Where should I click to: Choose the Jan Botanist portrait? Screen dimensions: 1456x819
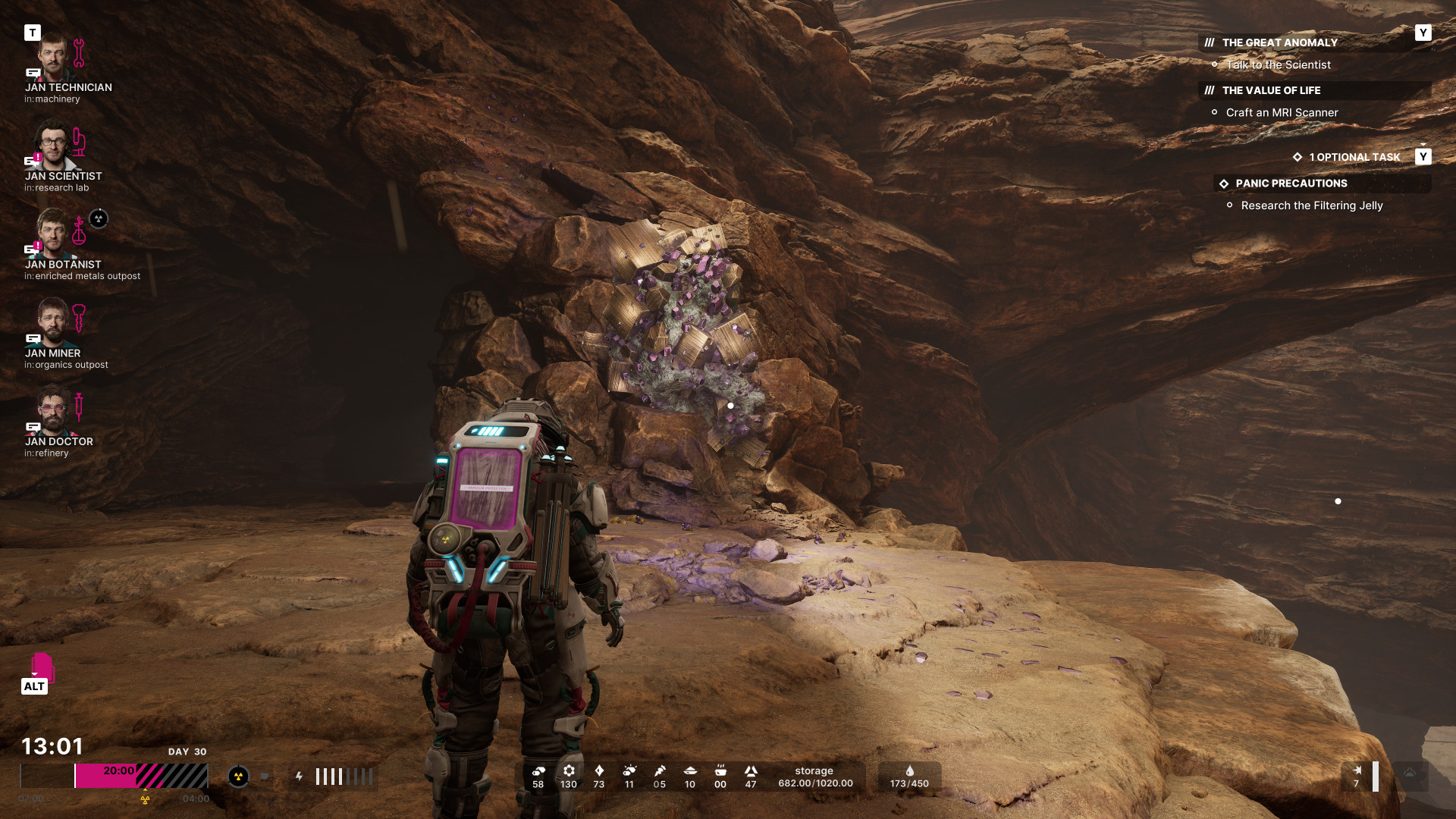point(53,234)
